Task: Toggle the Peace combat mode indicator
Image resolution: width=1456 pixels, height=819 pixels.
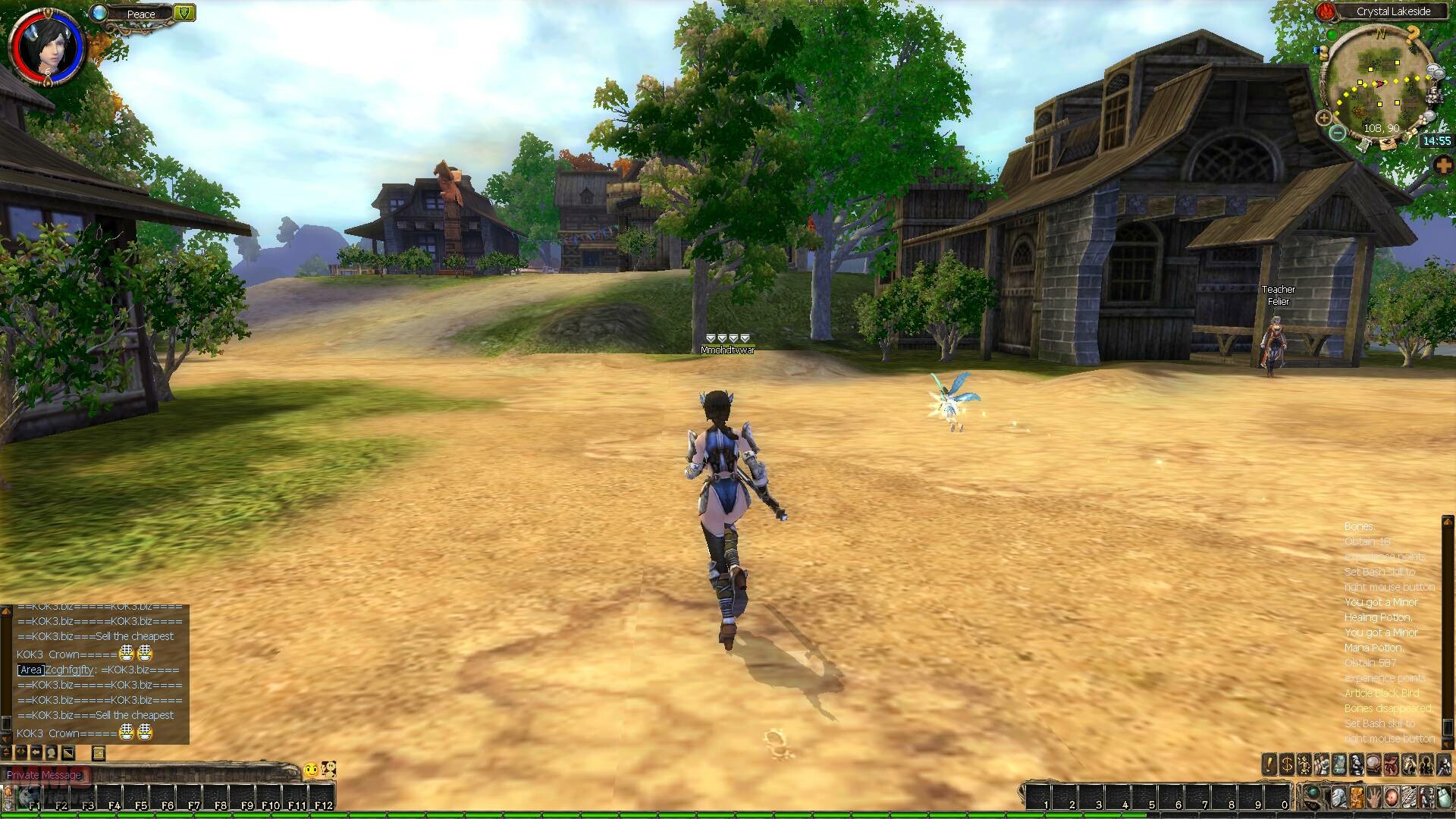Action: (141, 14)
